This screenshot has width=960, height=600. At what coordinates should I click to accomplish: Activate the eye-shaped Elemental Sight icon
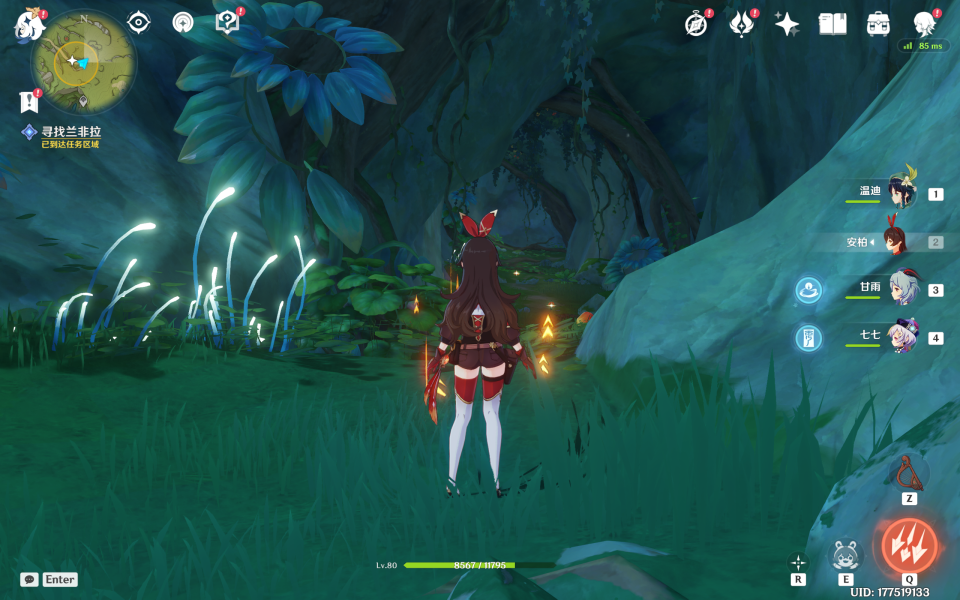coord(139,23)
